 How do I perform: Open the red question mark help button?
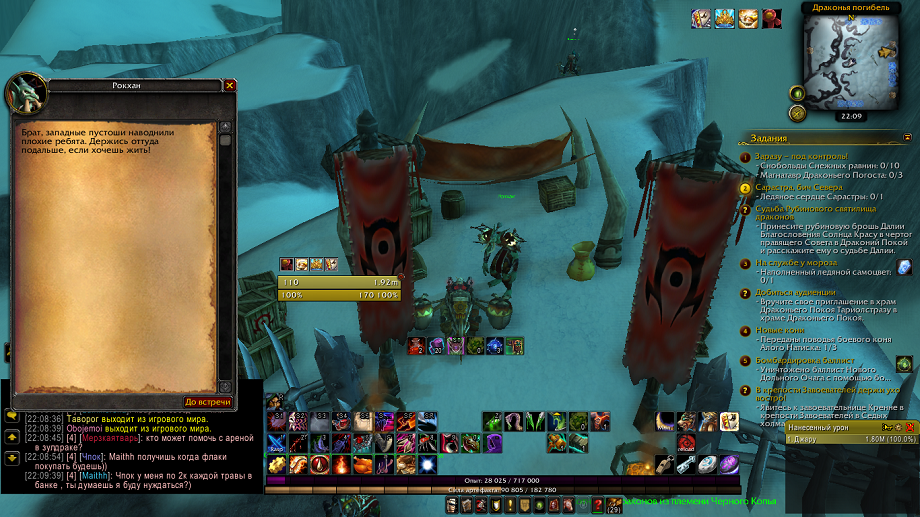(598, 506)
